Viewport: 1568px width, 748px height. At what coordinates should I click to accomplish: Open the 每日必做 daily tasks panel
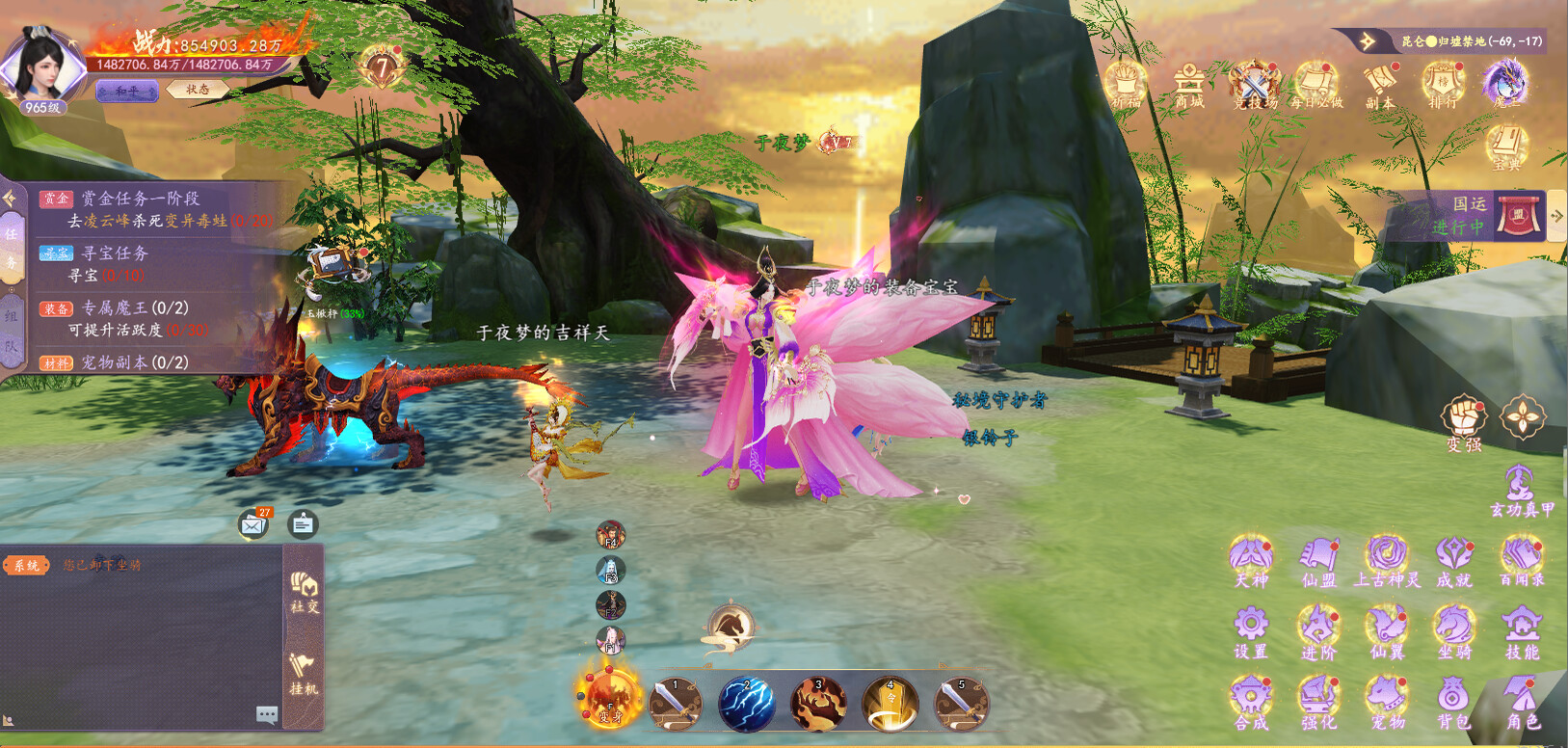point(1316,82)
